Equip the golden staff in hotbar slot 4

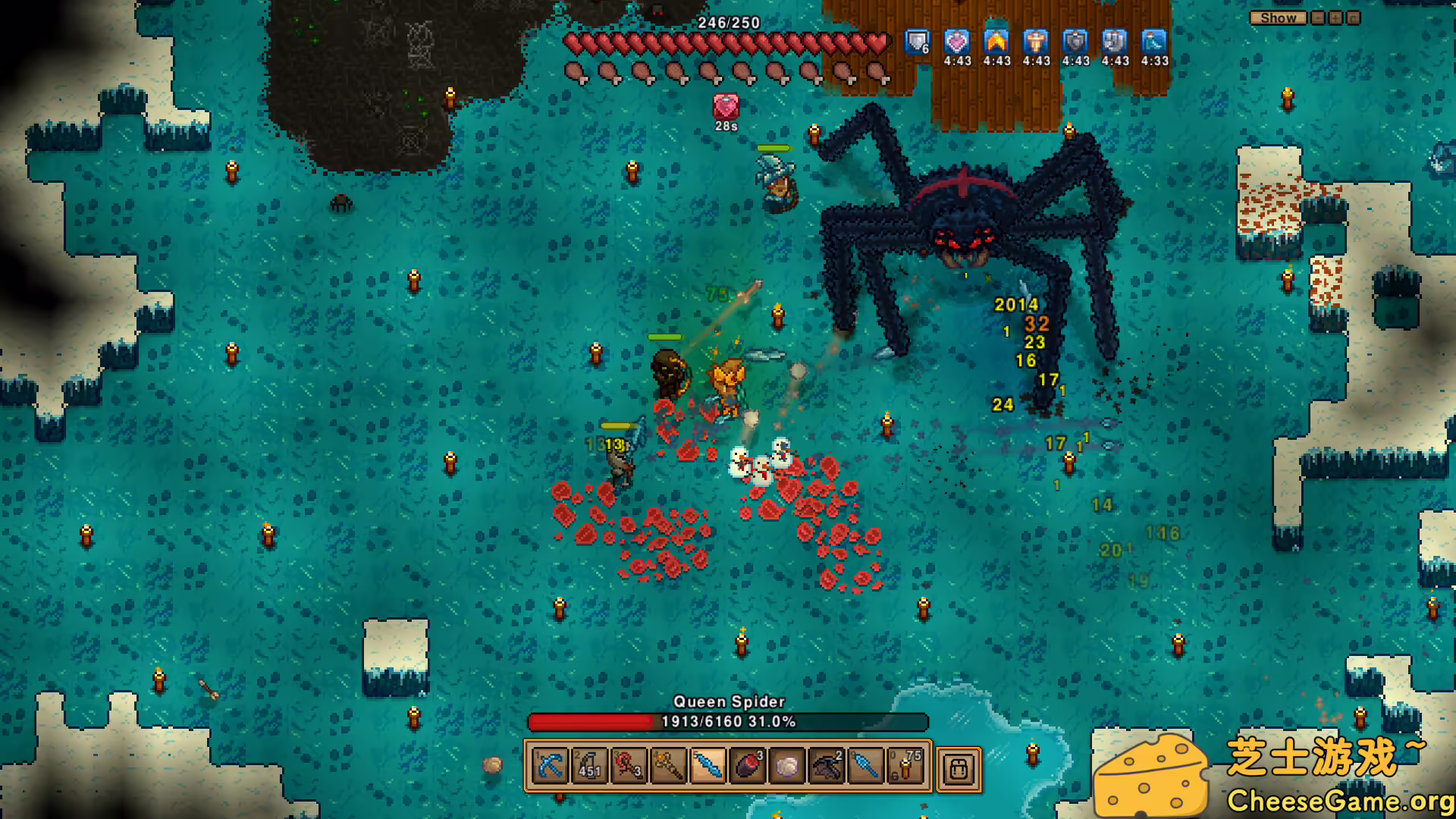(668, 767)
